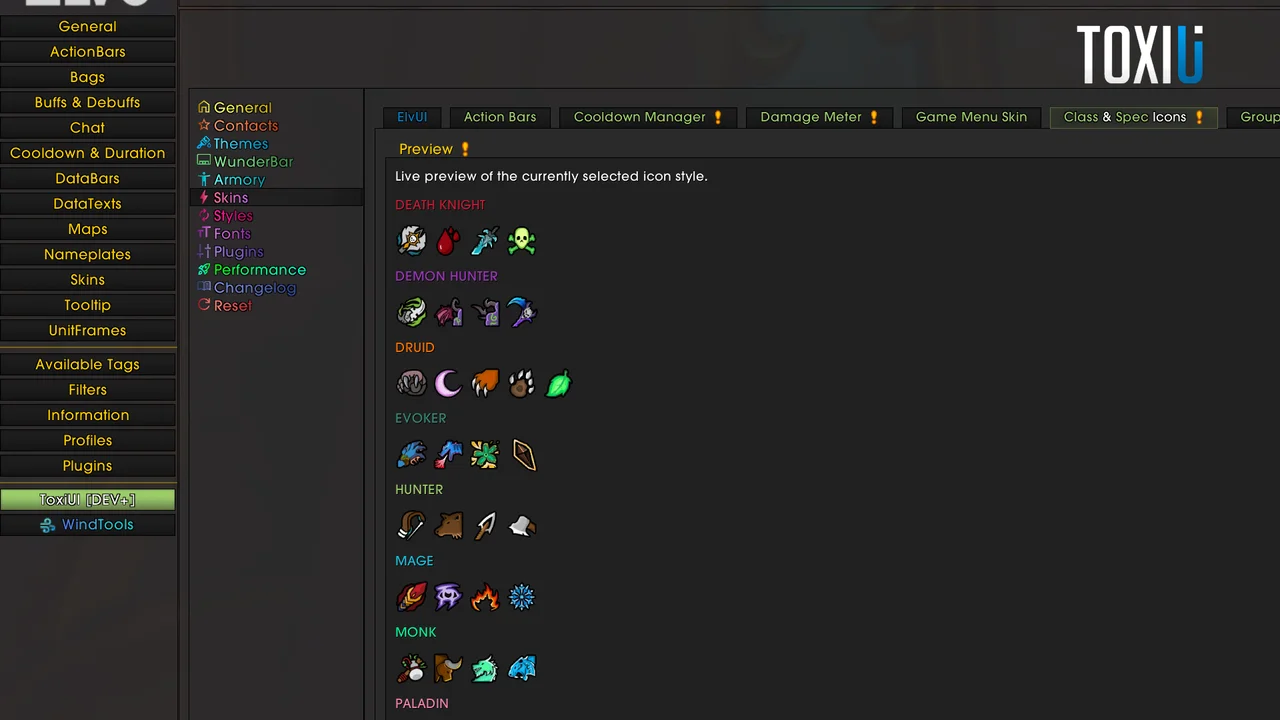
Task: Click the ToxiUI [DEV+] button
Action: click(87, 499)
